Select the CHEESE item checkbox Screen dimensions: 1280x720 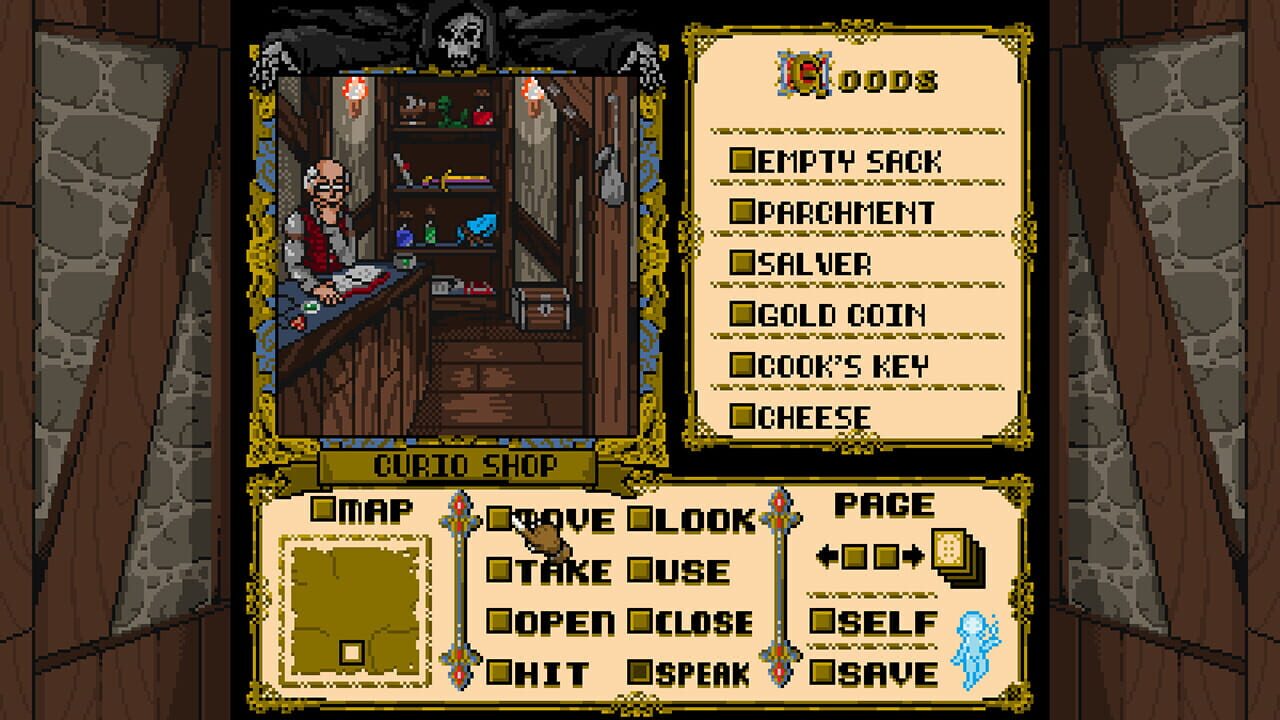[742, 414]
